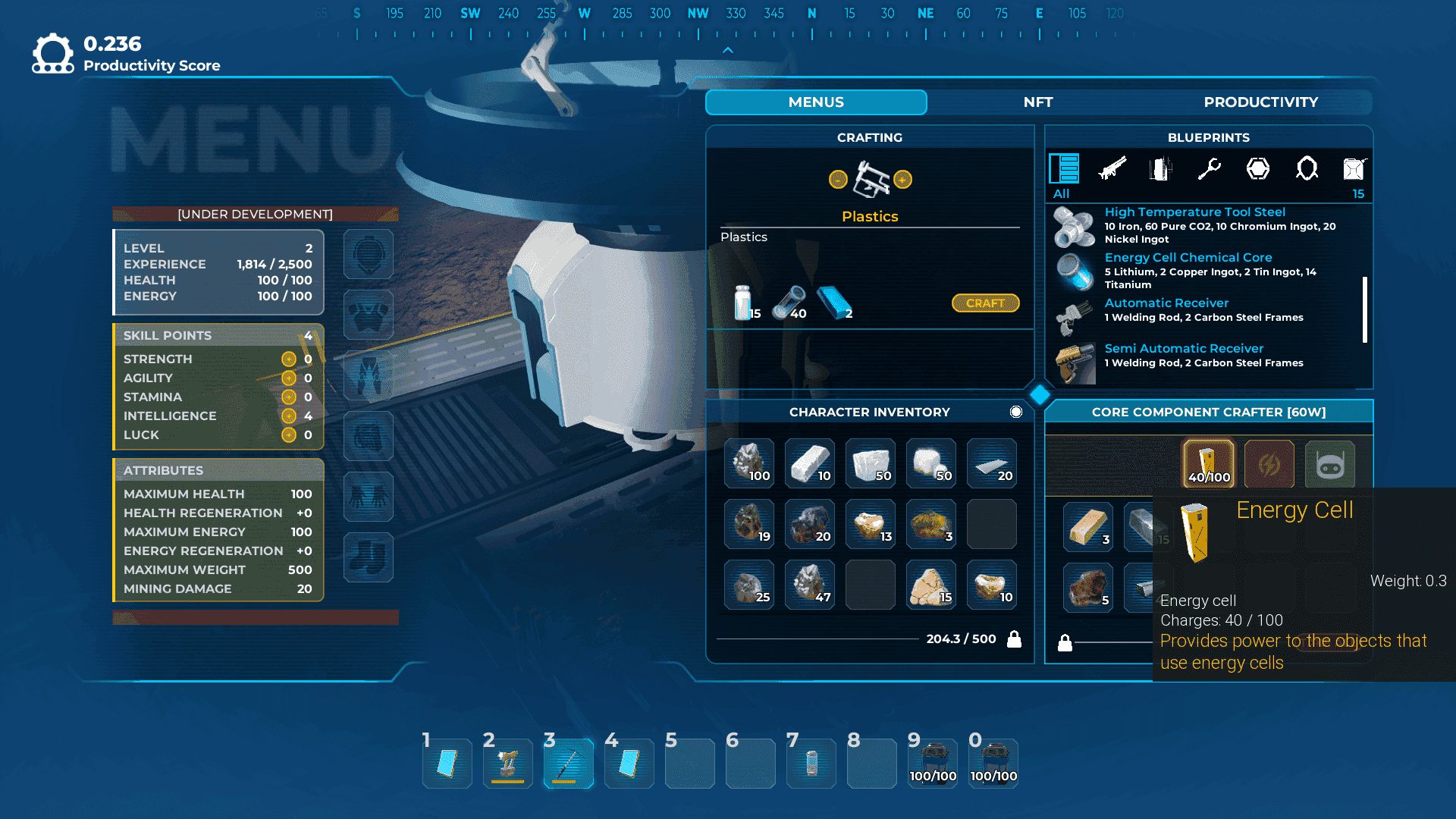Add a point to Strength
Viewport: 1456px width, 819px height.
(x=289, y=359)
